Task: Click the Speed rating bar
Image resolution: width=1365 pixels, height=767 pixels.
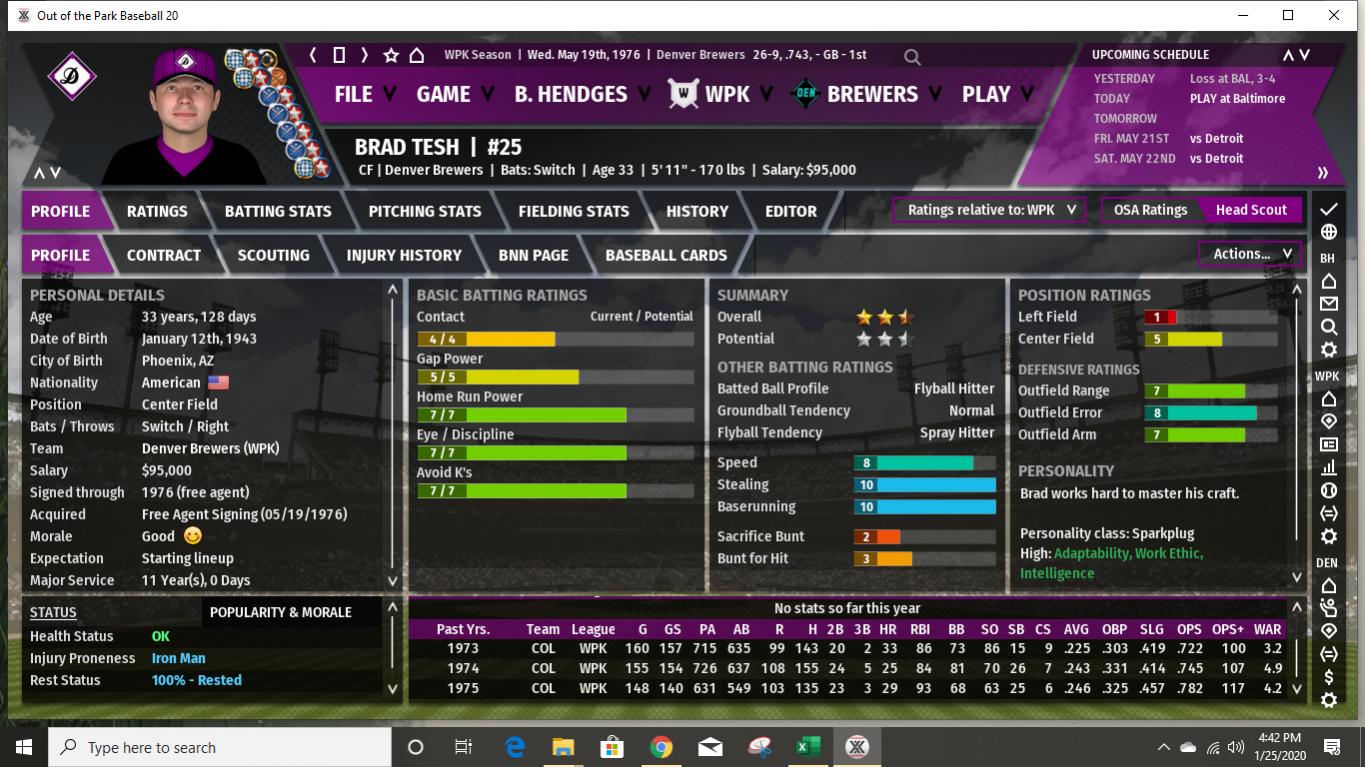Action: (923, 462)
